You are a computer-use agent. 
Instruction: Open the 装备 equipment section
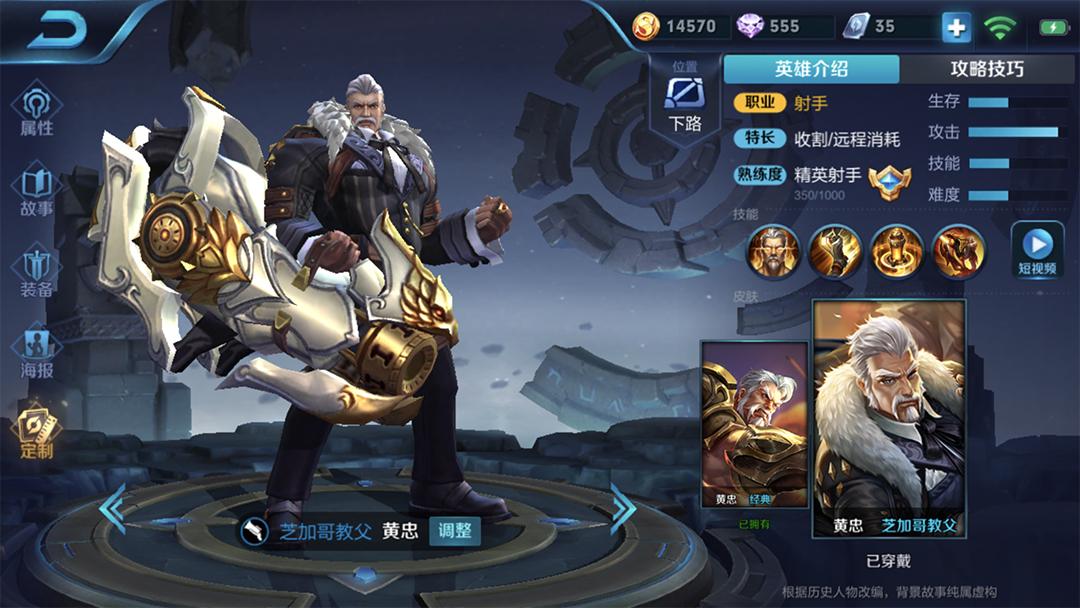37,273
